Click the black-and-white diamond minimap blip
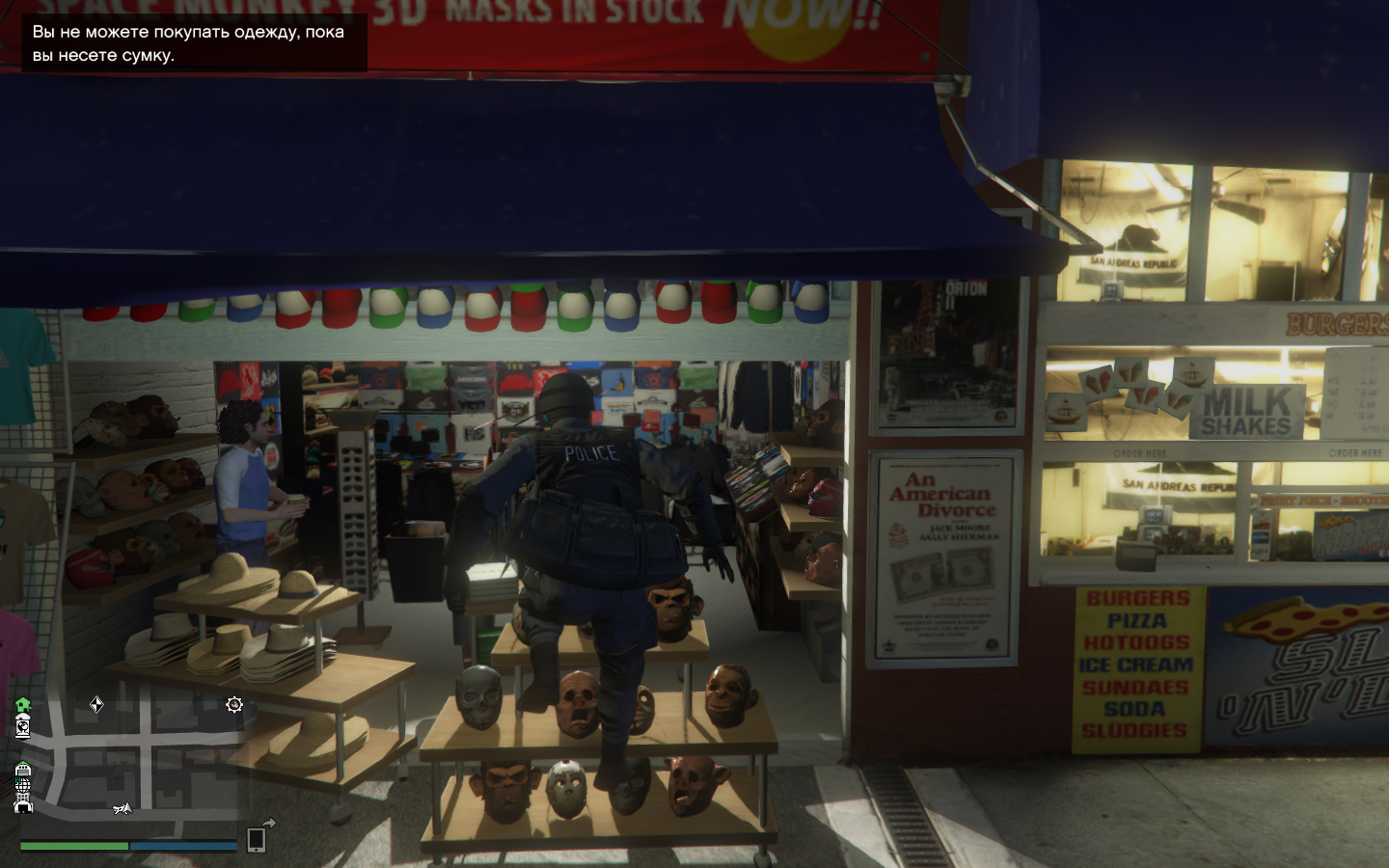The image size is (1389, 868). tap(96, 705)
